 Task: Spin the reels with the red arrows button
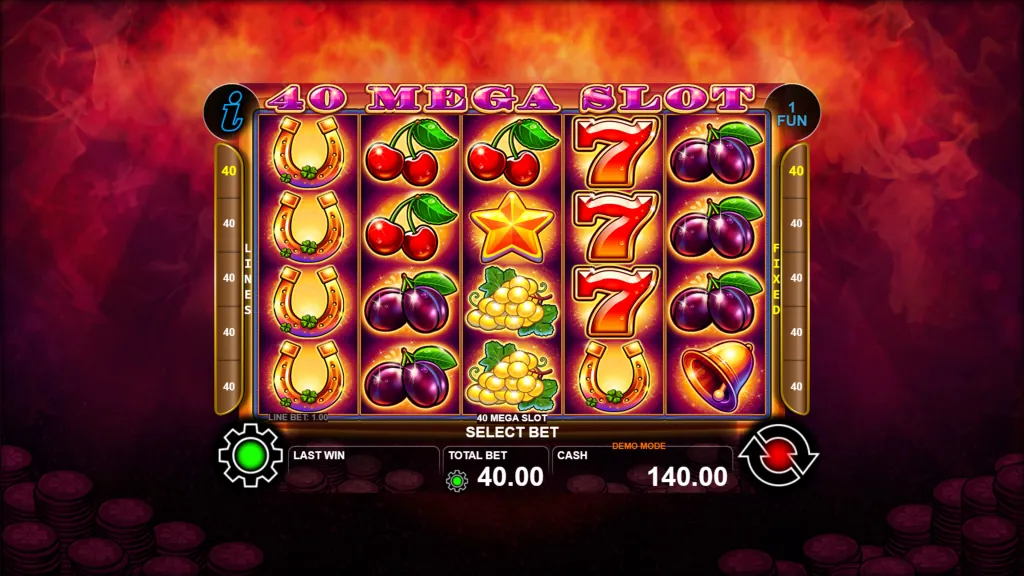(x=777, y=456)
